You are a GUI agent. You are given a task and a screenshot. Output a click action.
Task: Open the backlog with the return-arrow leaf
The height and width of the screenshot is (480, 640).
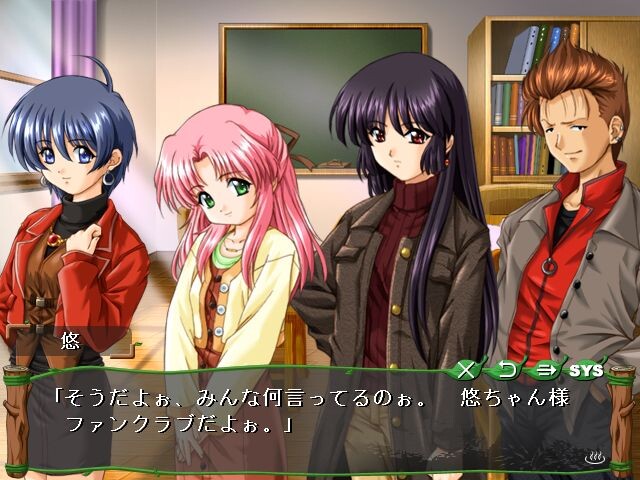(x=505, y=370)
